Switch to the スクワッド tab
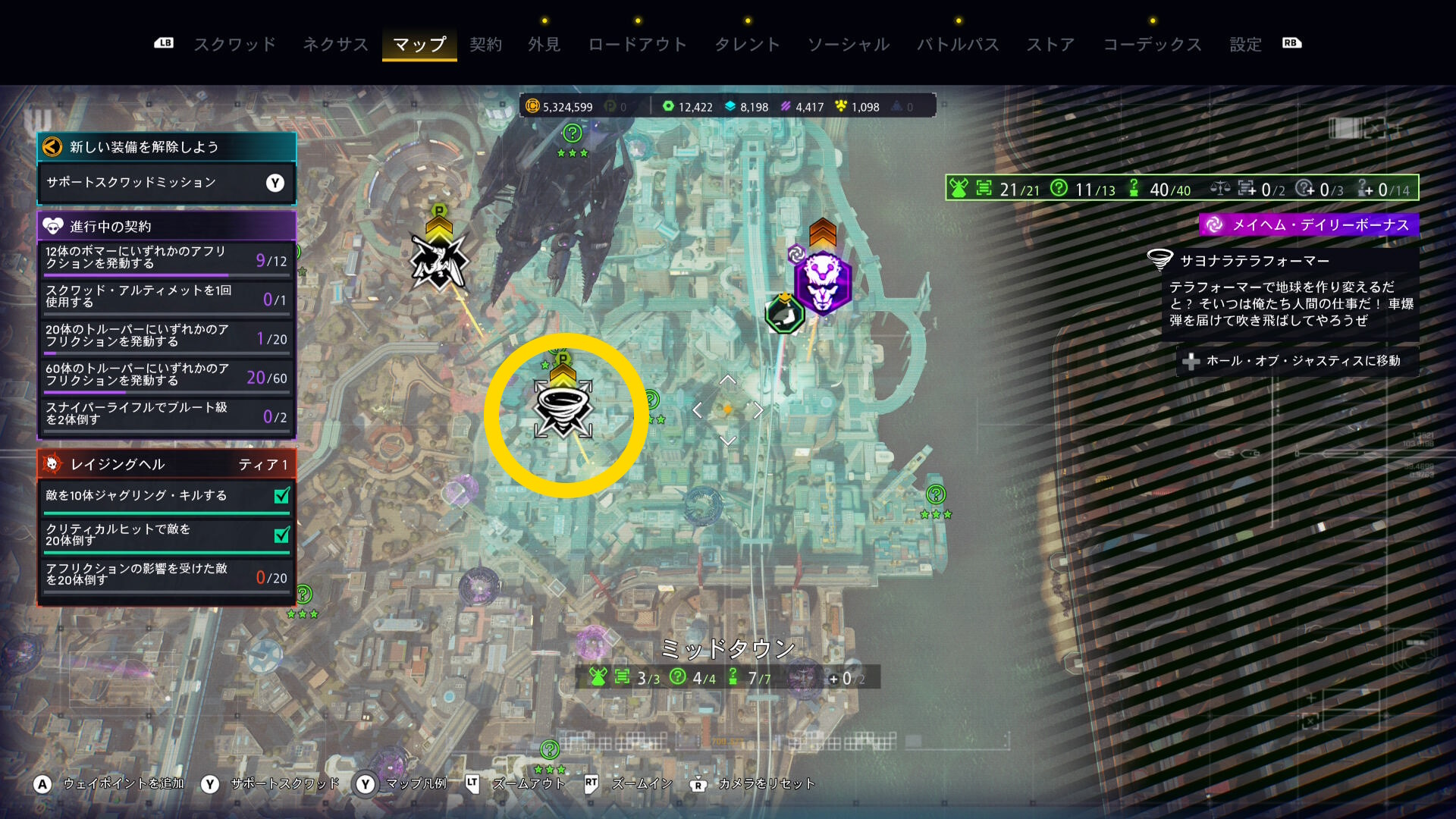Viewport: 1456px width, 819px height. point(234,44)
